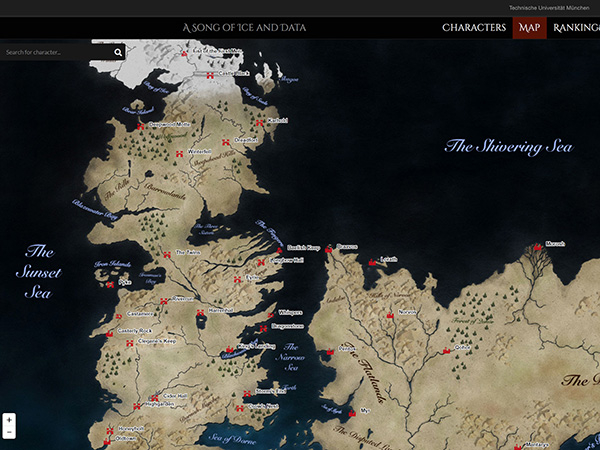The image size is (600, 450).
Task: Click the Pyke marker on Iron Islands
Action: tap(111, 283)
